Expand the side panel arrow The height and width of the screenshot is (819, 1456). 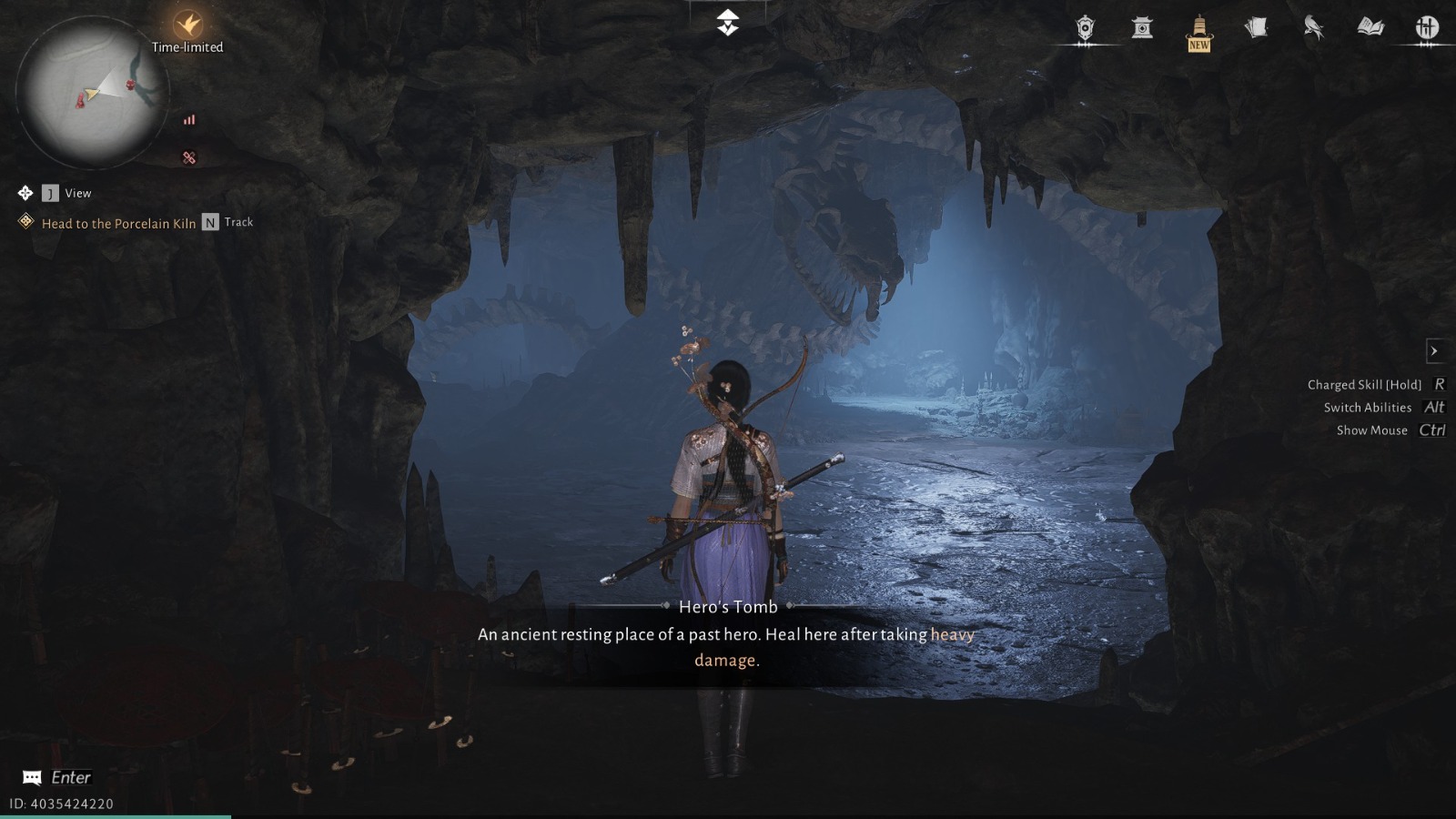point(1434,350)
